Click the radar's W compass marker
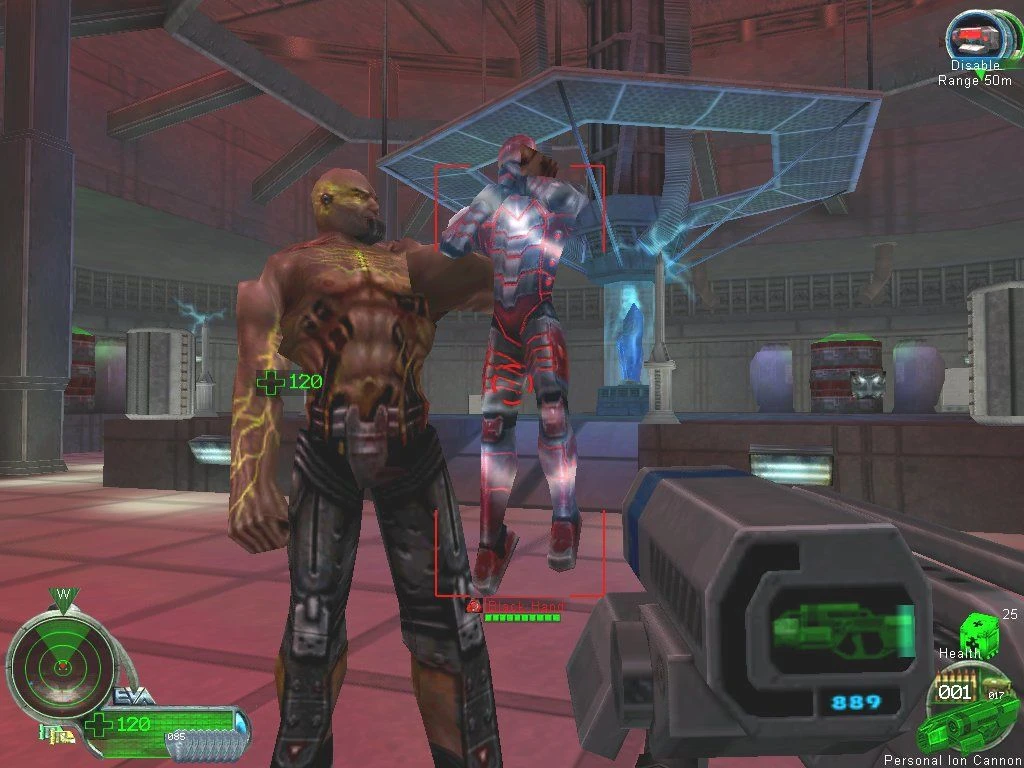 point(62,596)
